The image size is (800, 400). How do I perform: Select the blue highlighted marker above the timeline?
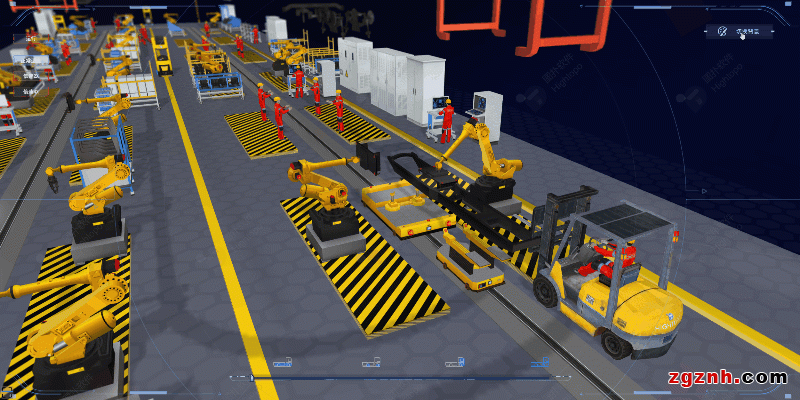[x=540, y=362]
